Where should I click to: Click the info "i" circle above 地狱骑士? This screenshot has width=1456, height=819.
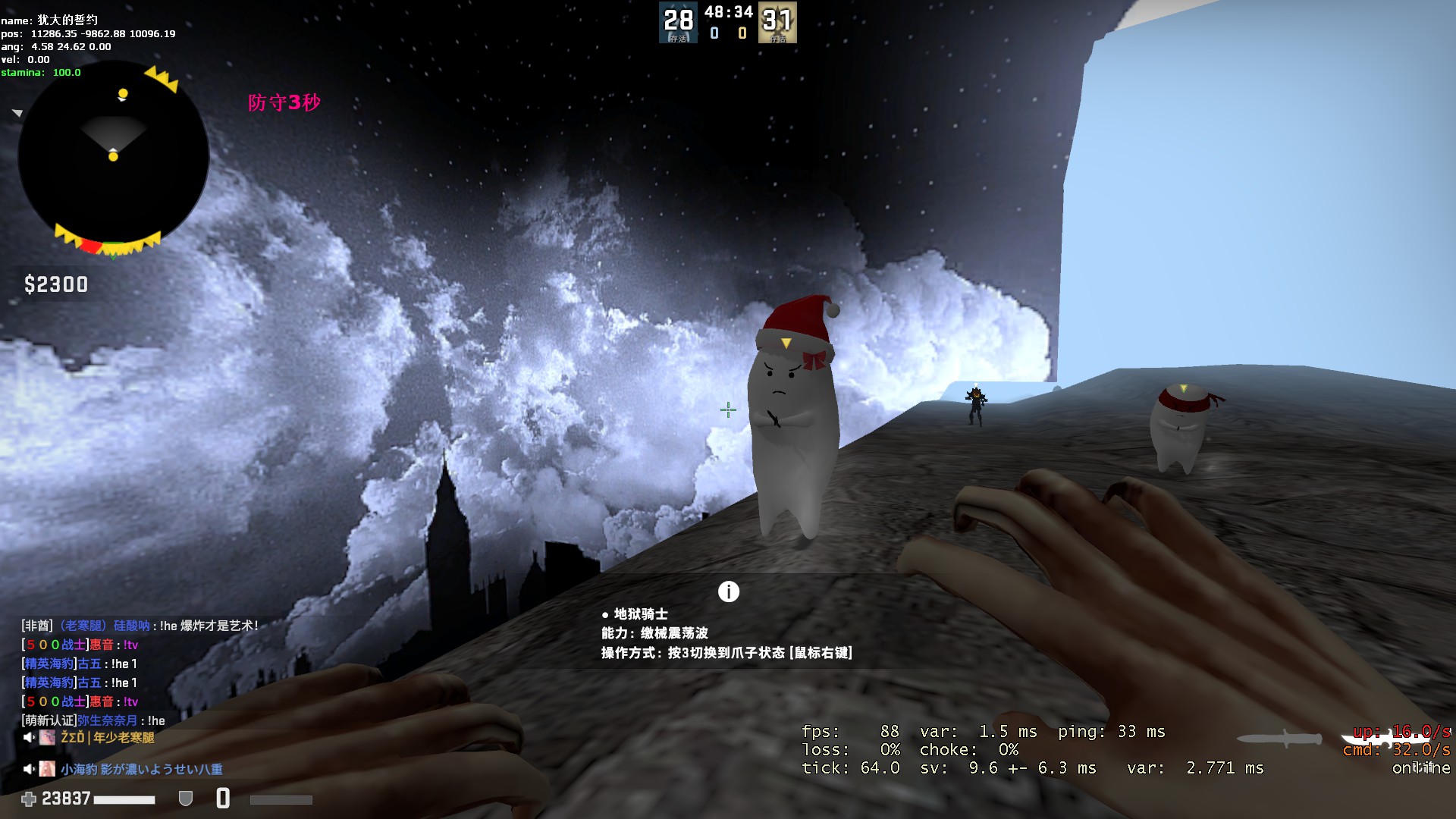coord(729,592)
